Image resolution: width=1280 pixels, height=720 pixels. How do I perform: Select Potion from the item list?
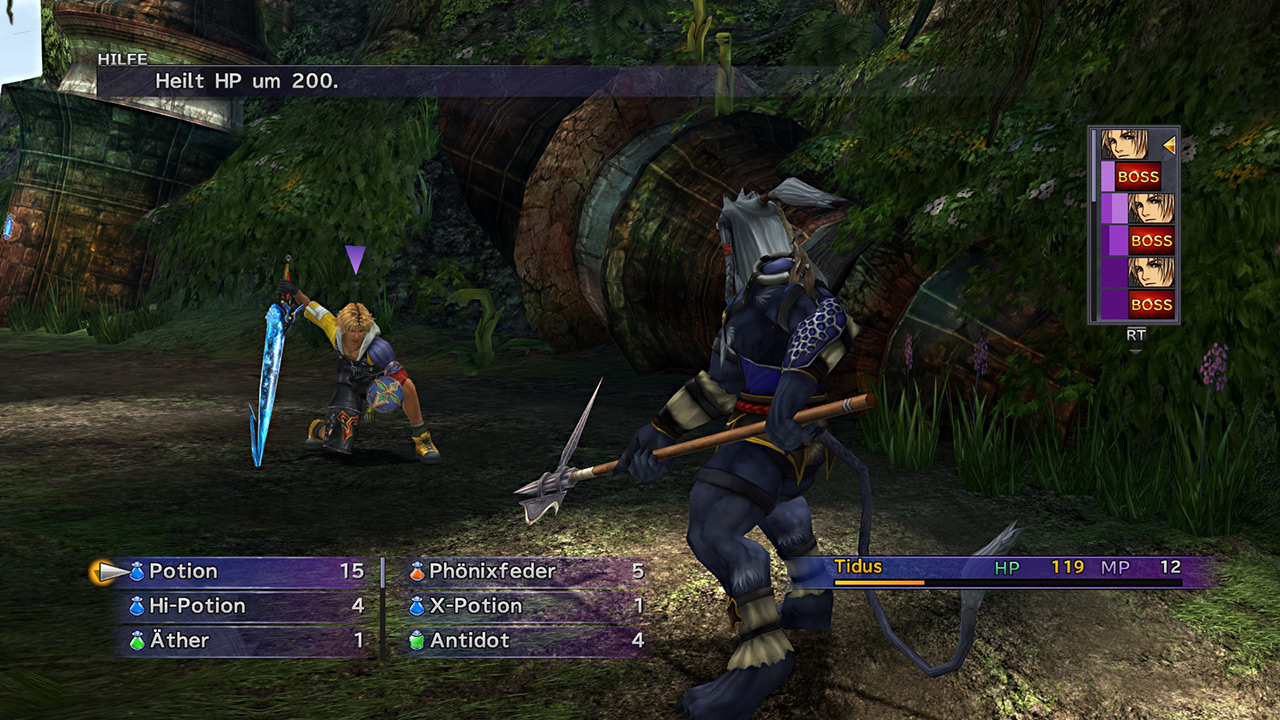tap(184, 572)
